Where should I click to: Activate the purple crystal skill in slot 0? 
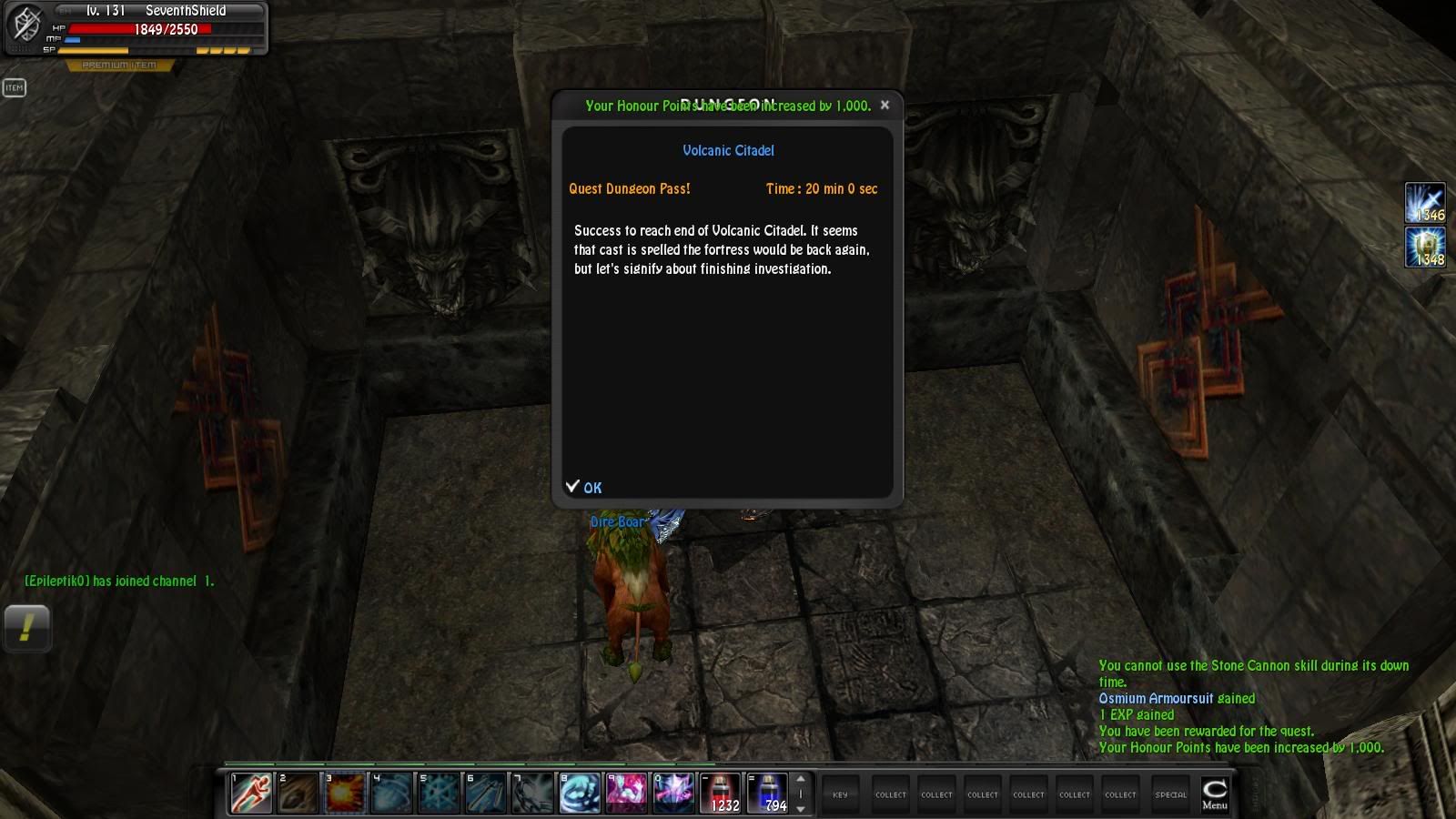(x=674, y=793)
